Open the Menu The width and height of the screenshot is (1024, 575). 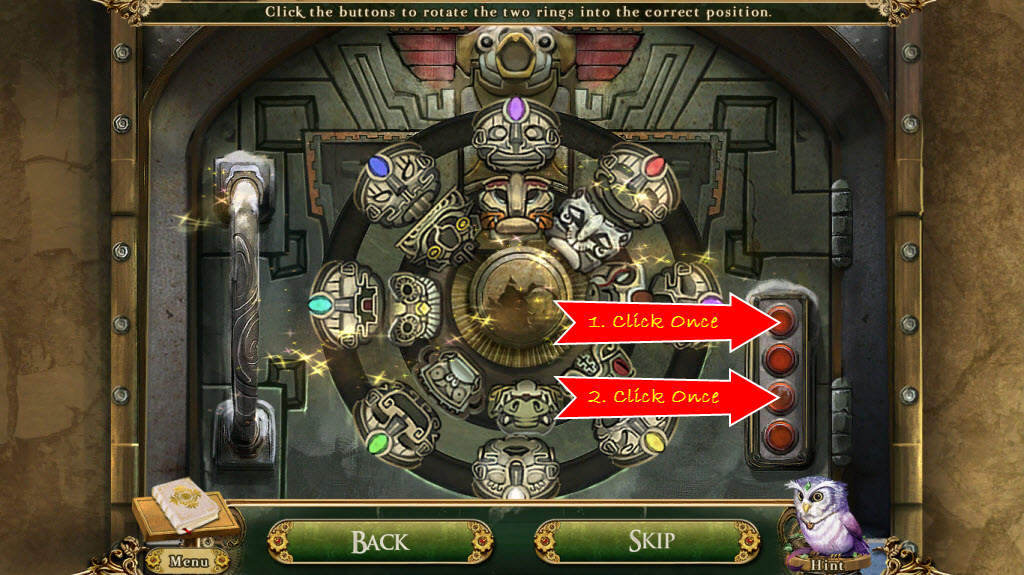188,561
